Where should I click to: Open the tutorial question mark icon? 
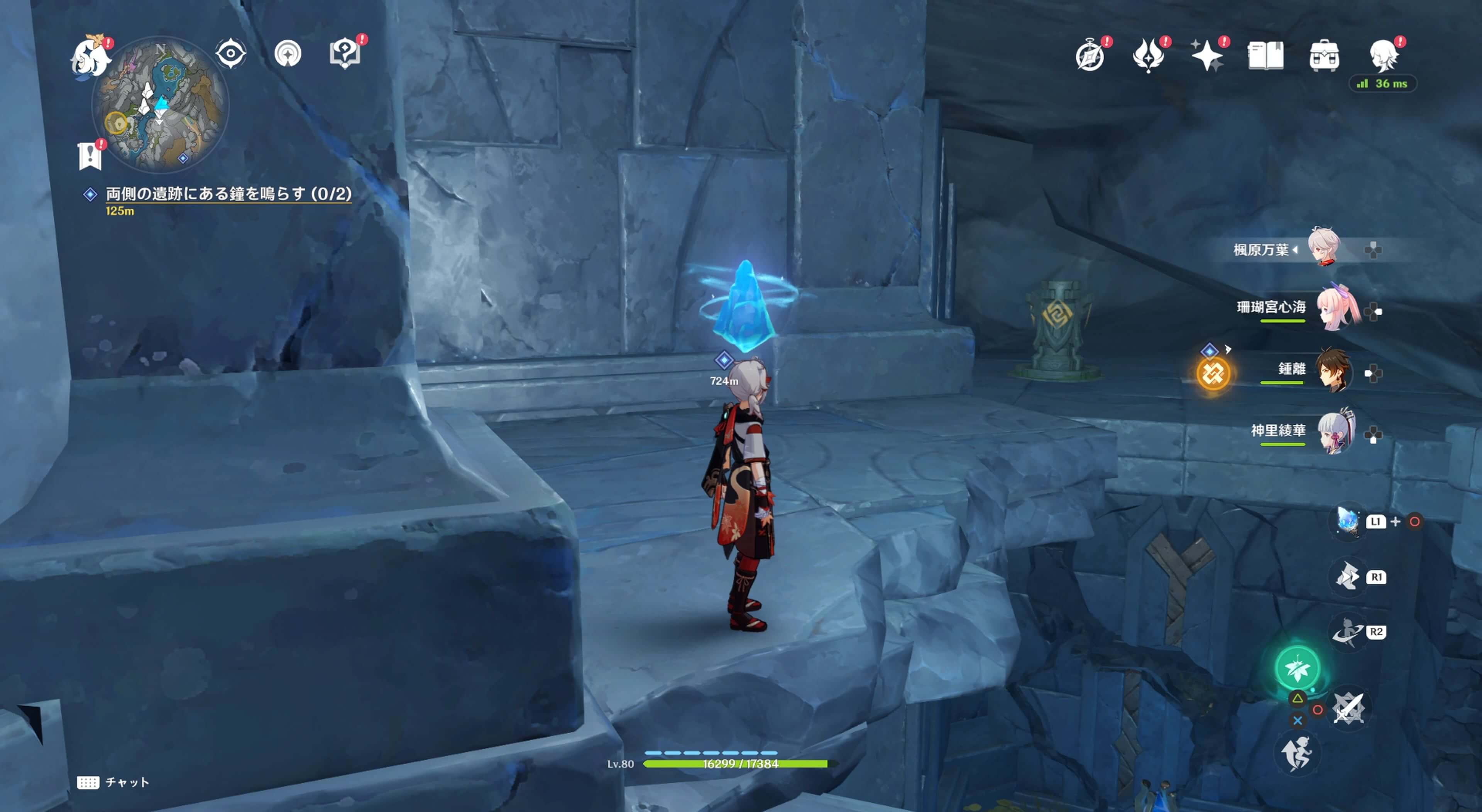click(x=345, y=54)
